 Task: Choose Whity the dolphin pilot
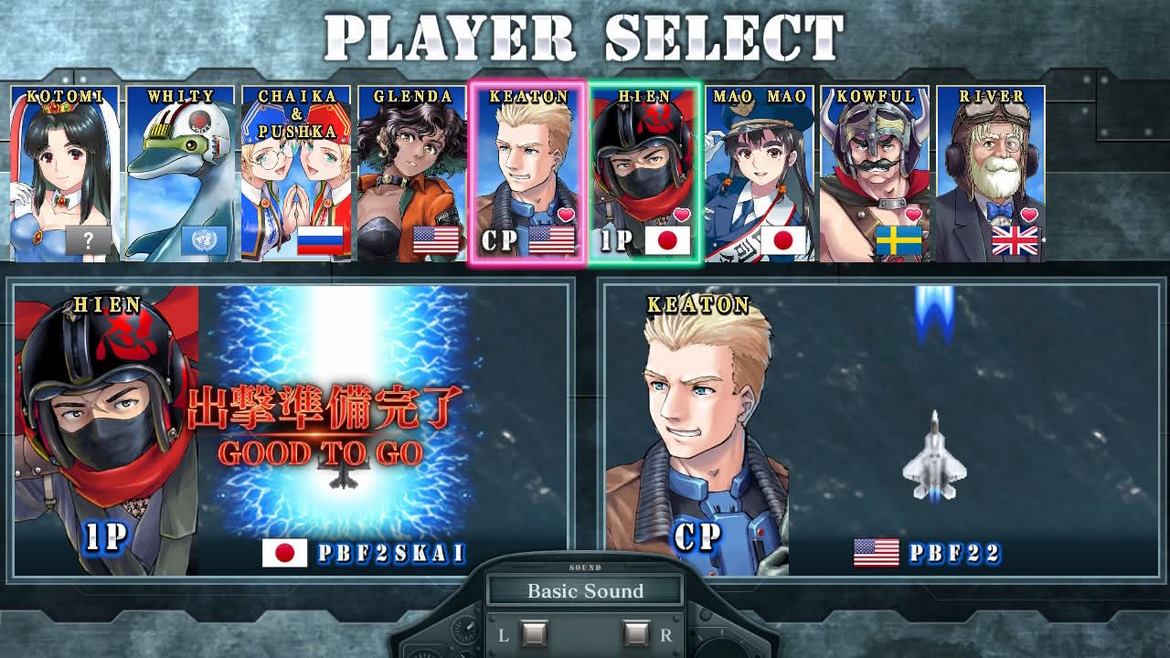pyautogui.click(x=180, y=173)
